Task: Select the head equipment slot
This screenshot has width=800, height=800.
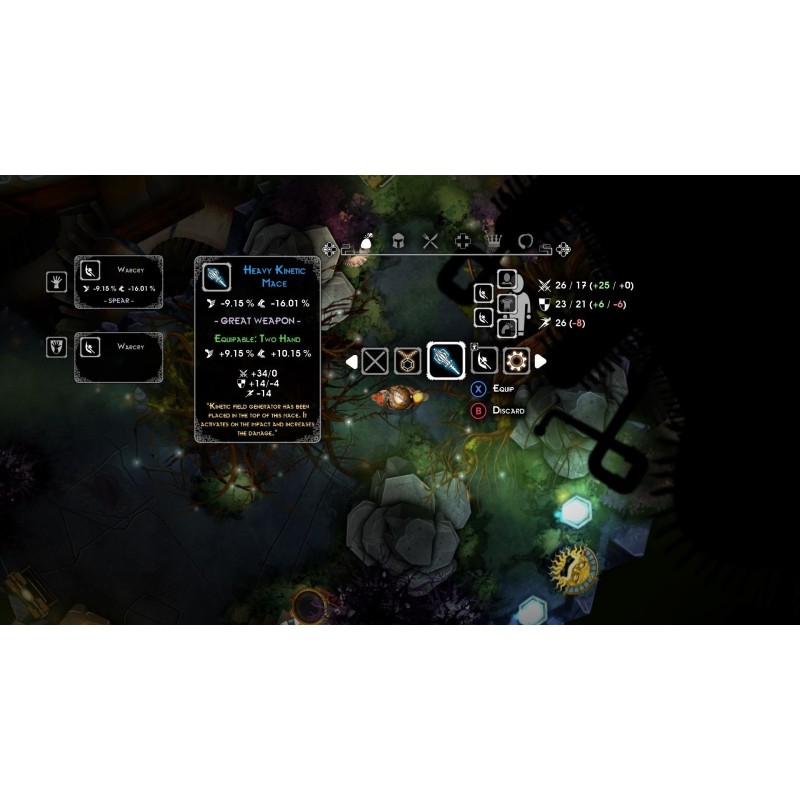Action: (507, 278)
